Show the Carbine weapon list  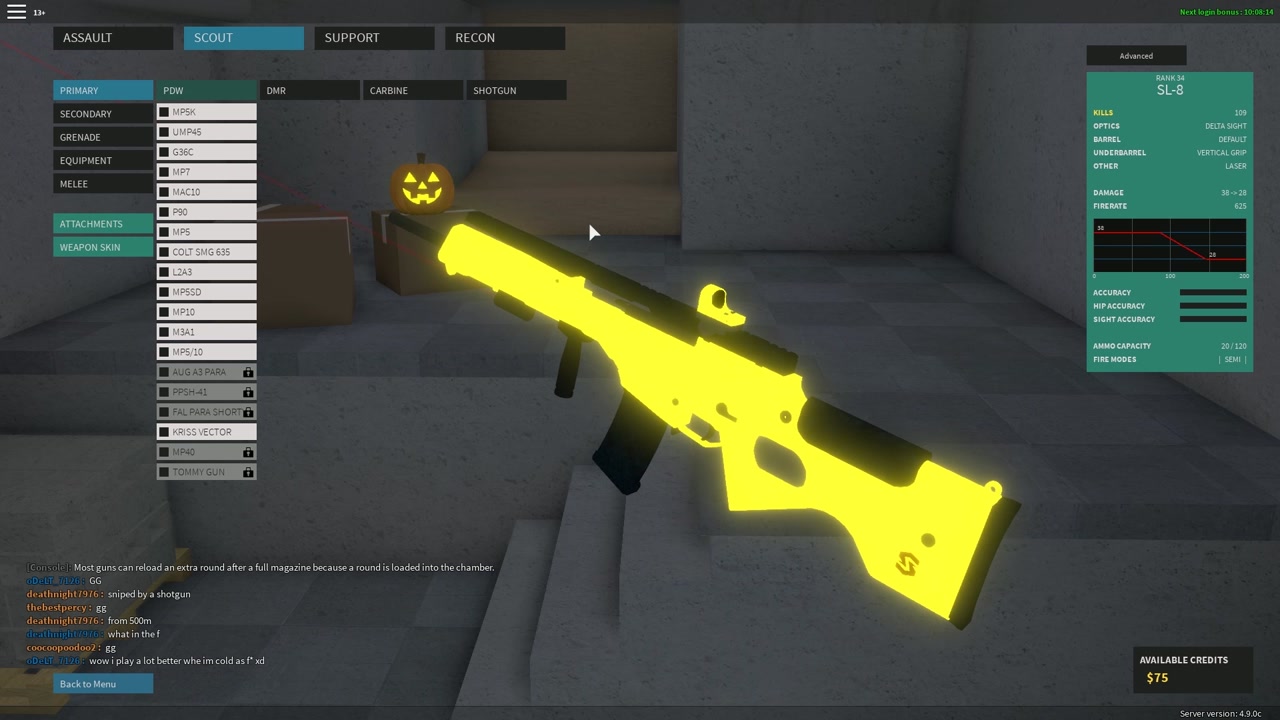point(412,90)
